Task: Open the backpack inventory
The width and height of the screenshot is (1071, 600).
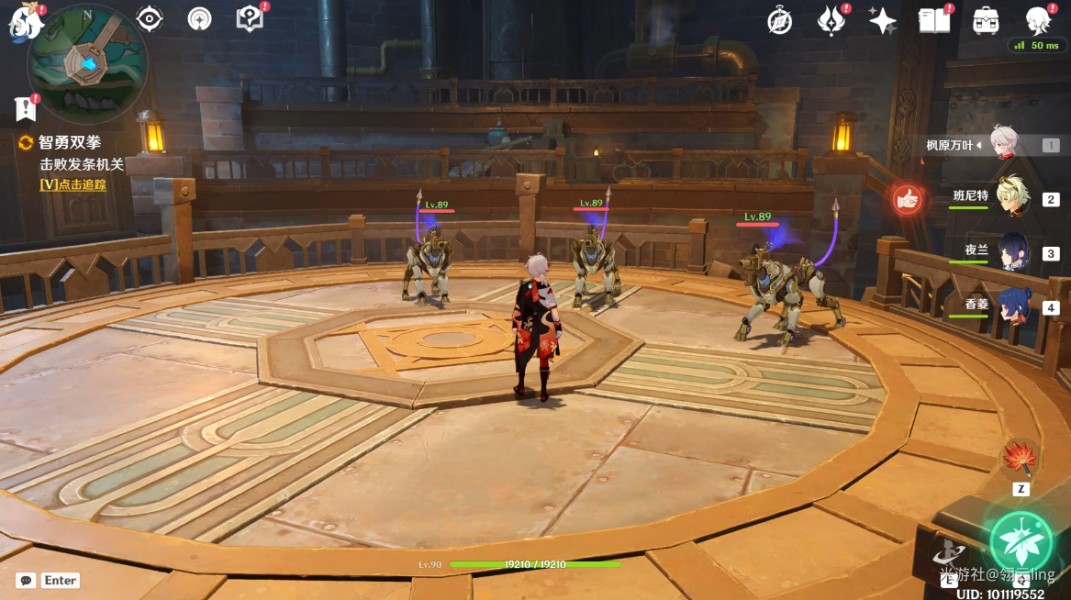Action: (x=986, y=20)
